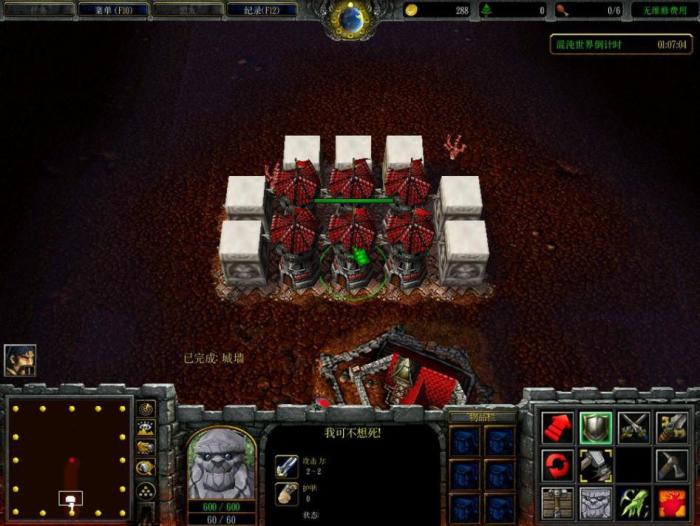Use the hammer Repair ability
Screen dimensions: 700x526
[596, 464]
